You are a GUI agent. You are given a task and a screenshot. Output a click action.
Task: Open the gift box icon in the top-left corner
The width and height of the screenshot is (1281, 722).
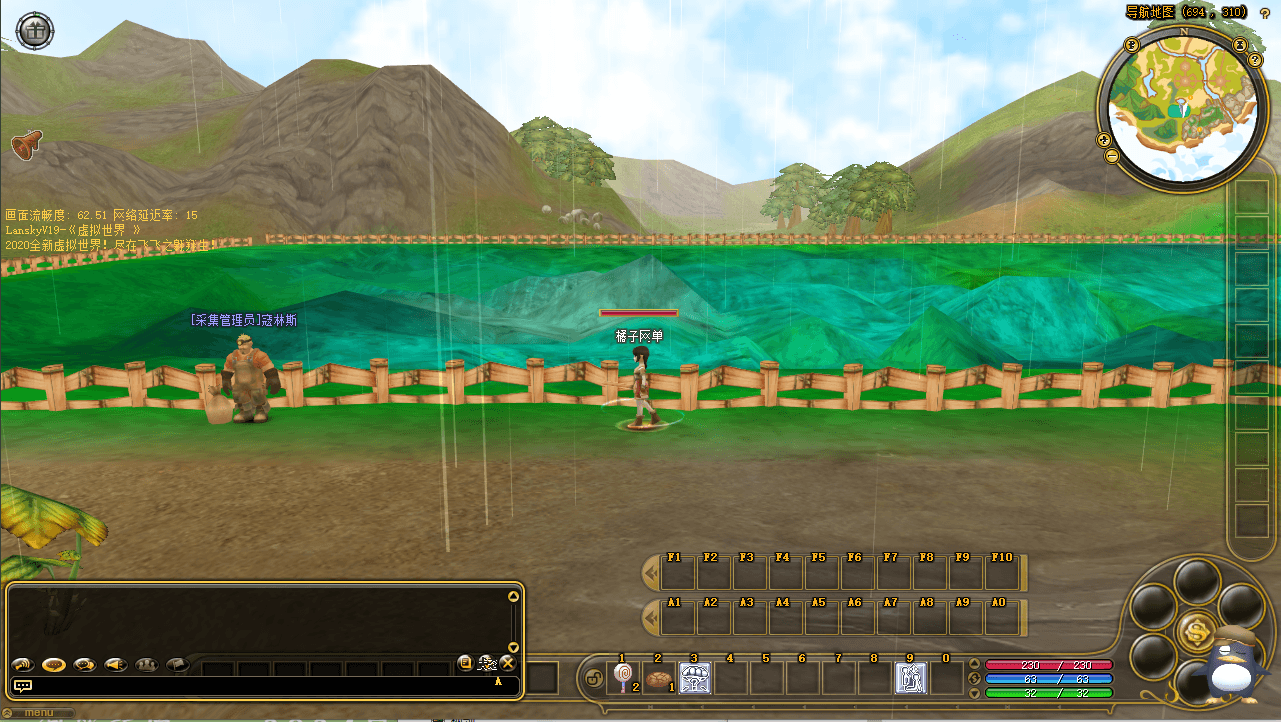pos(35,31)
